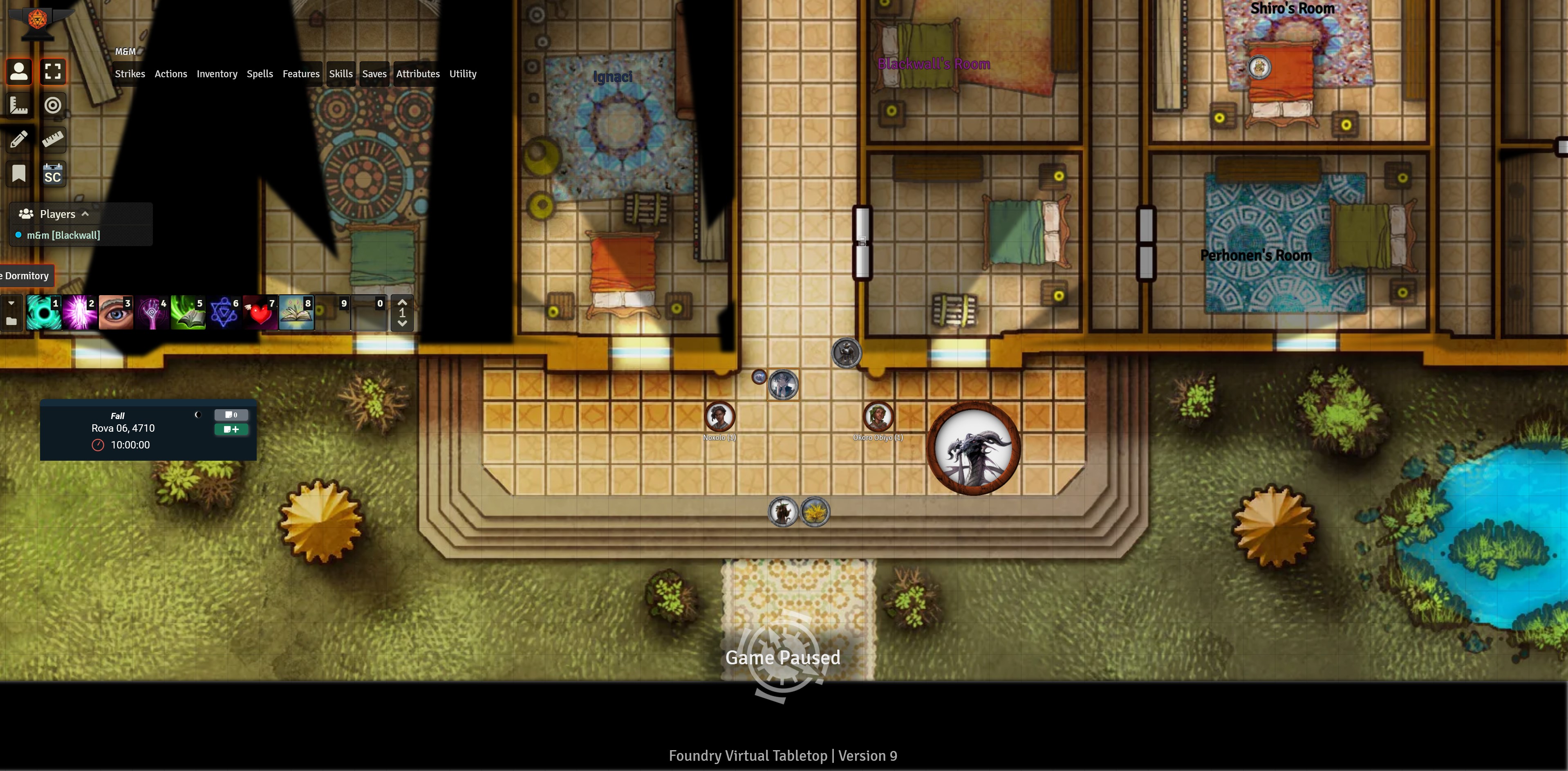Advance hotbar page with down chevron
Screen dimensions: 1568x771
[402, 323]
